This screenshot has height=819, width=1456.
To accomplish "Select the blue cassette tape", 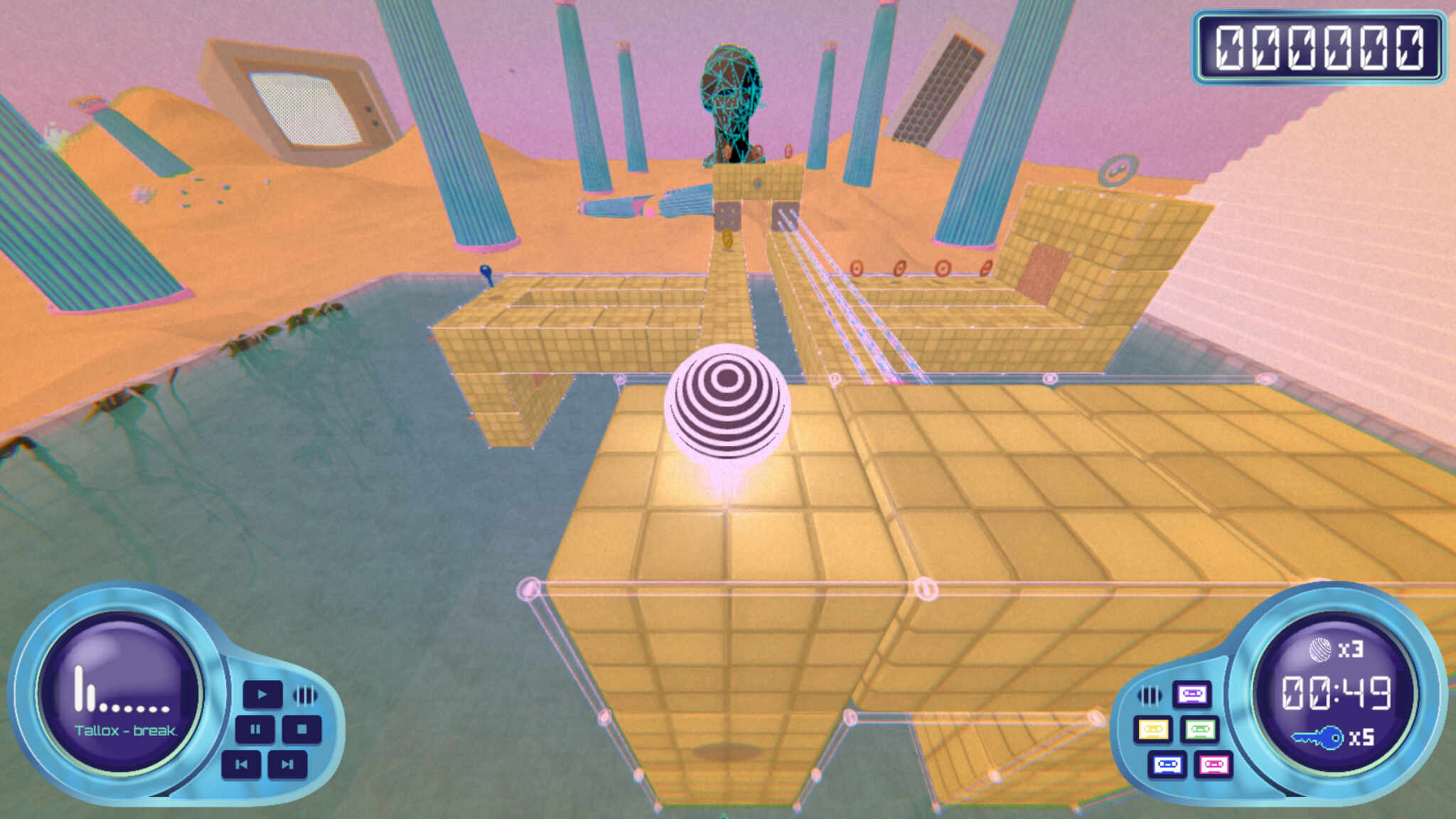I will click(x=1167, y=765).
